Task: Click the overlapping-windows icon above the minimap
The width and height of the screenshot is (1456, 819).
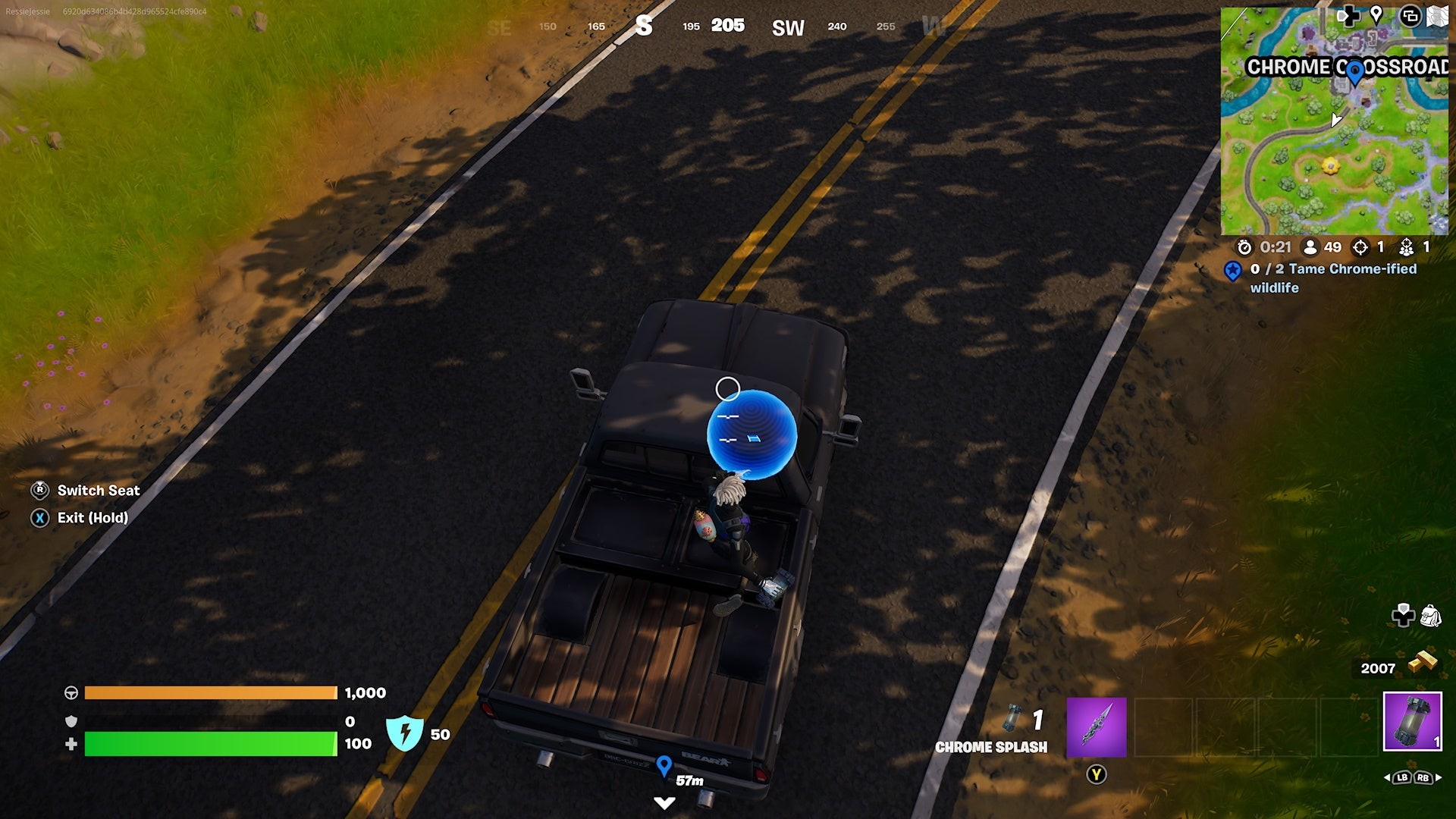Action: pos(1410,16)
